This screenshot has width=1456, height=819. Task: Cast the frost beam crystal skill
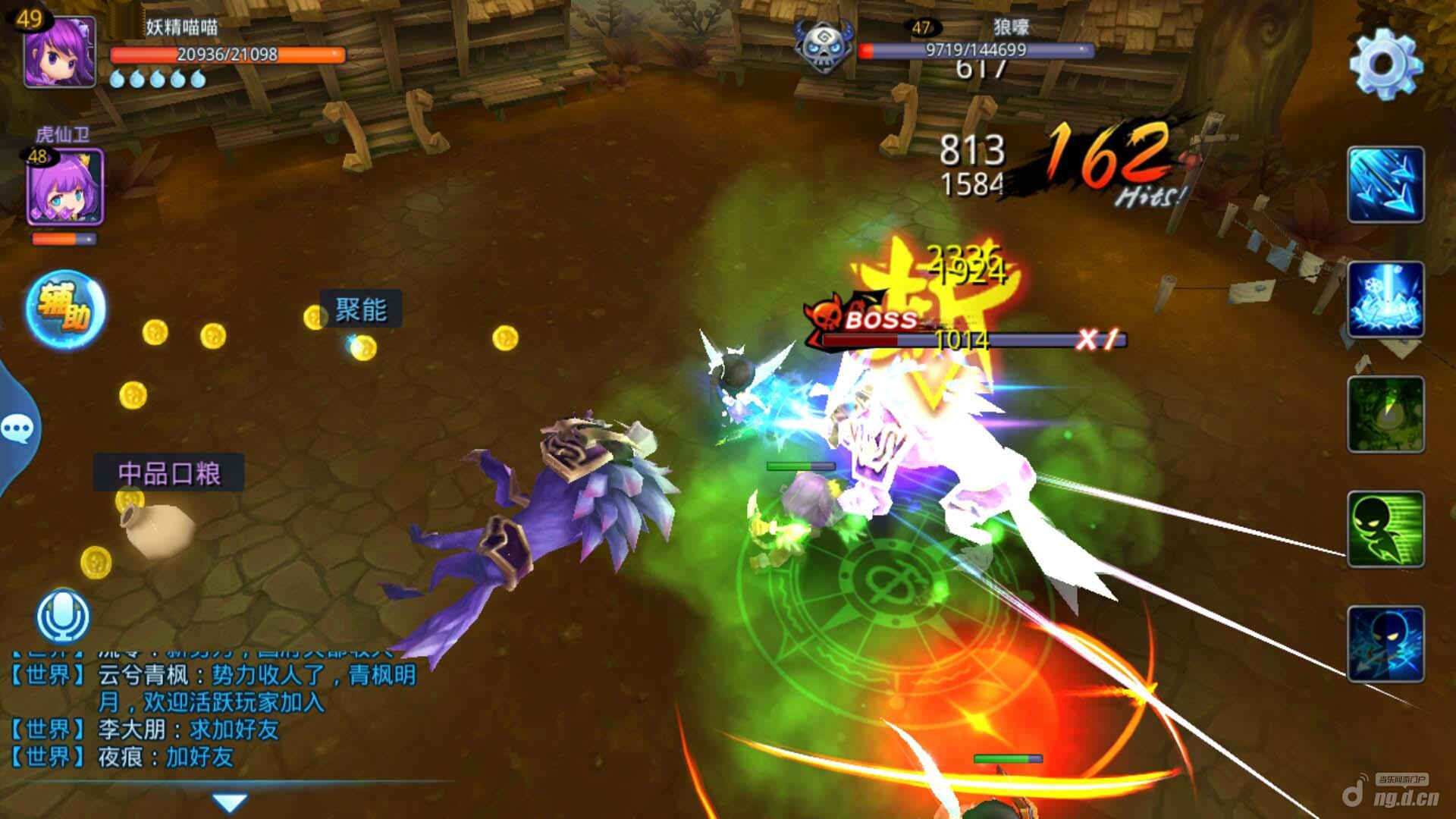1385,300
